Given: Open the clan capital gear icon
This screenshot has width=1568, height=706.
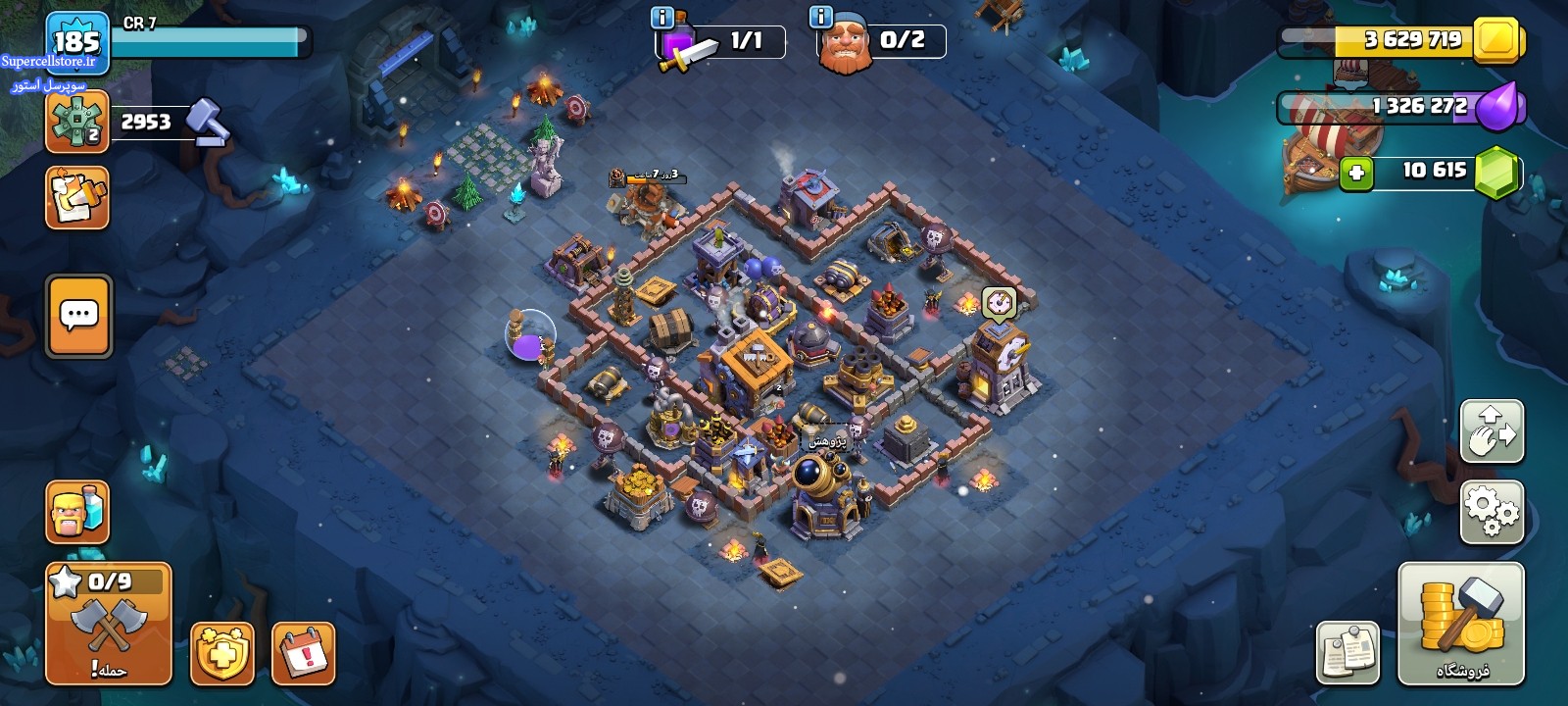Looking at the screenshot, I should tap(76, 122).
